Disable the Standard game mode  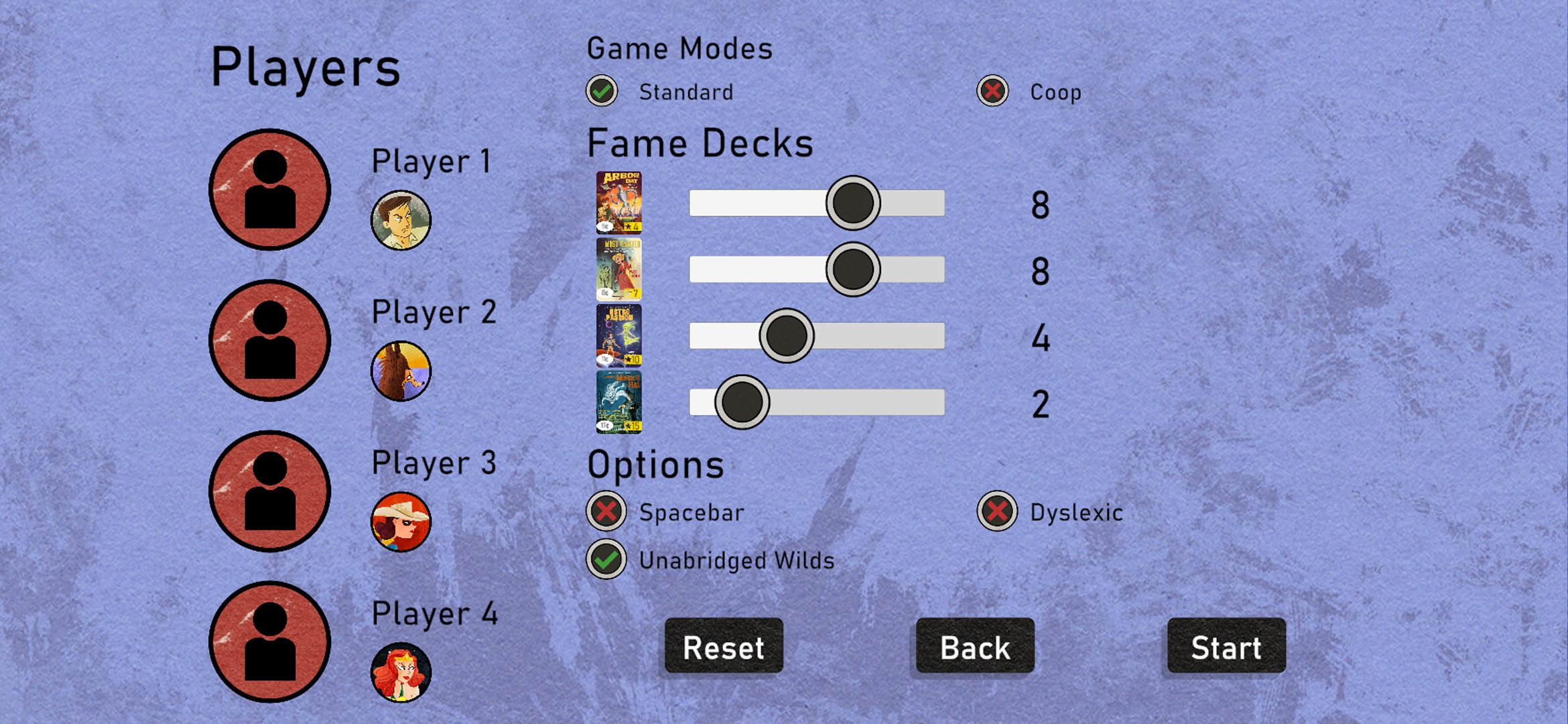tap(601, 90)
